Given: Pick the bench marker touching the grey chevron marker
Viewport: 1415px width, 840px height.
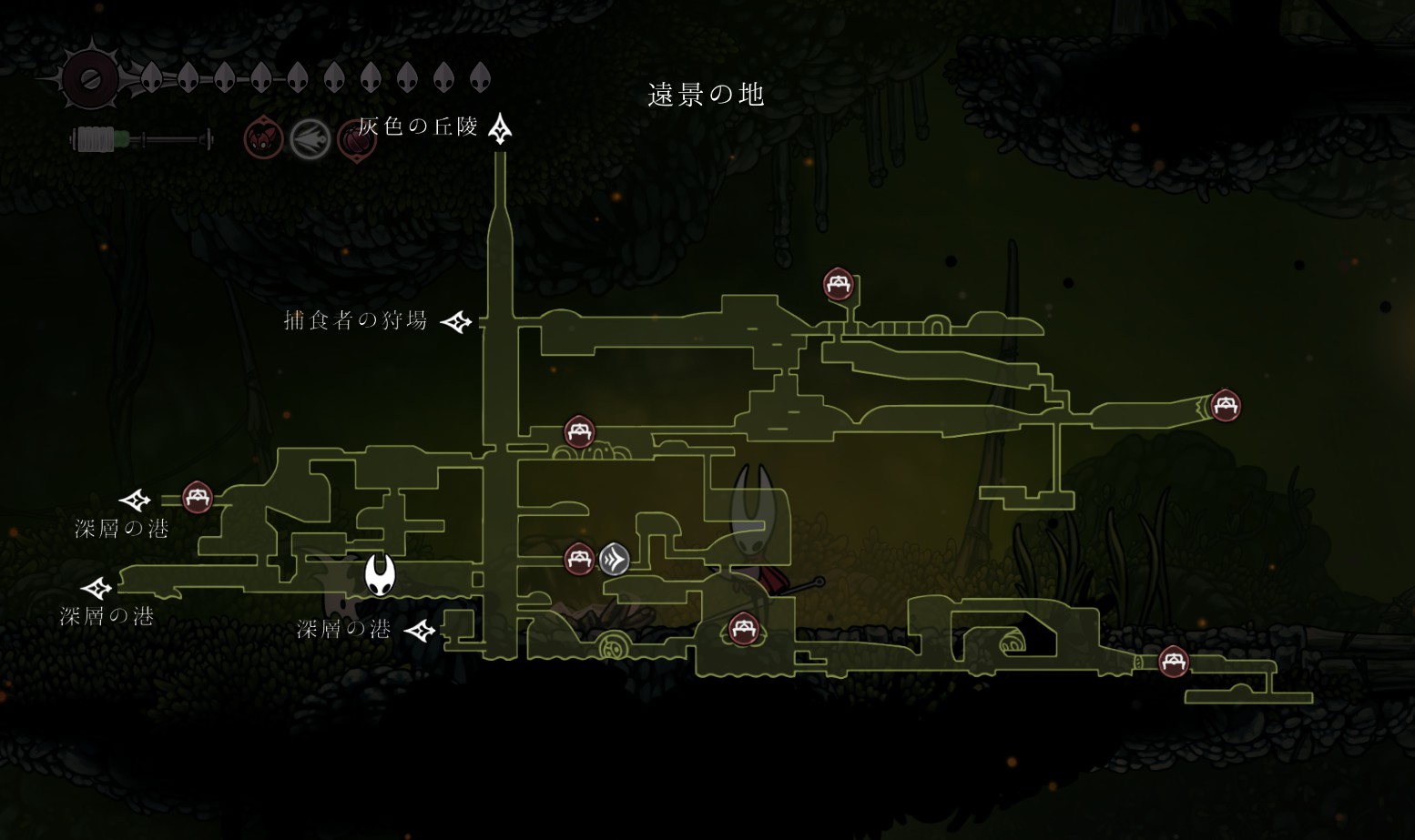Looking at the screenshot, I should coord(579,559).
